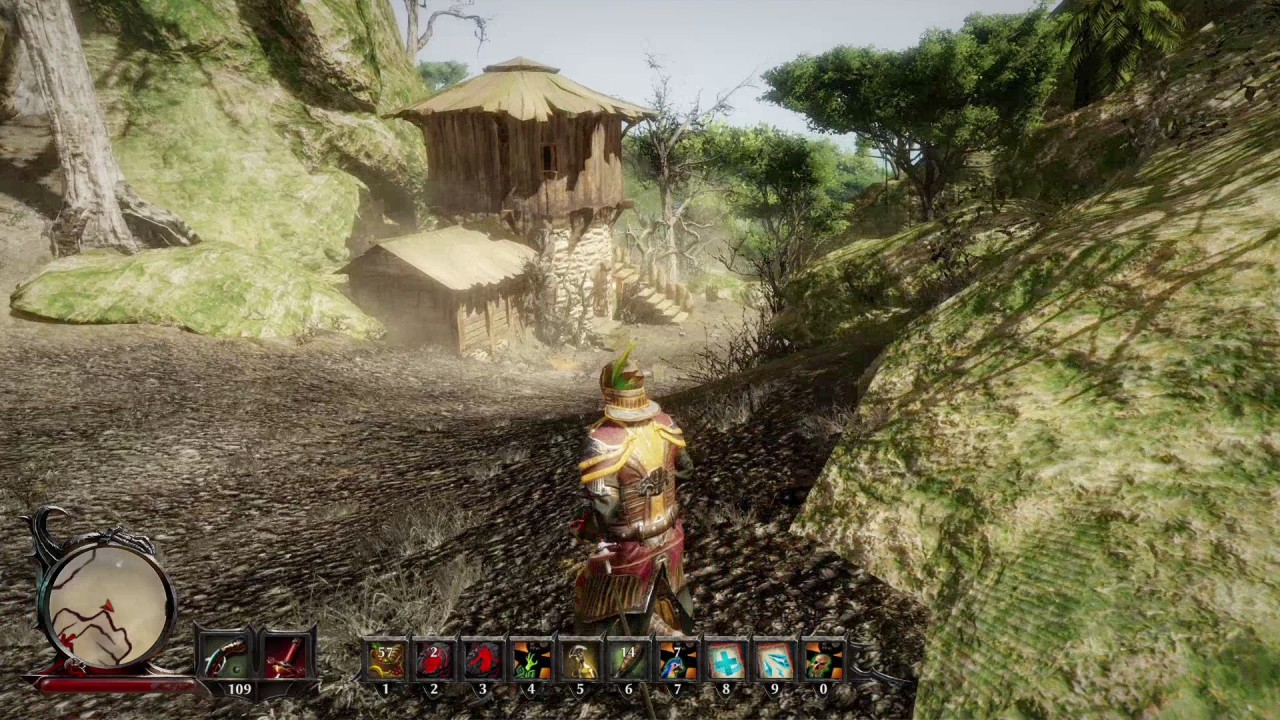
Task: Activate the green skull ability in slot 0
Action: pyautogui.click(x=823, y=661)
